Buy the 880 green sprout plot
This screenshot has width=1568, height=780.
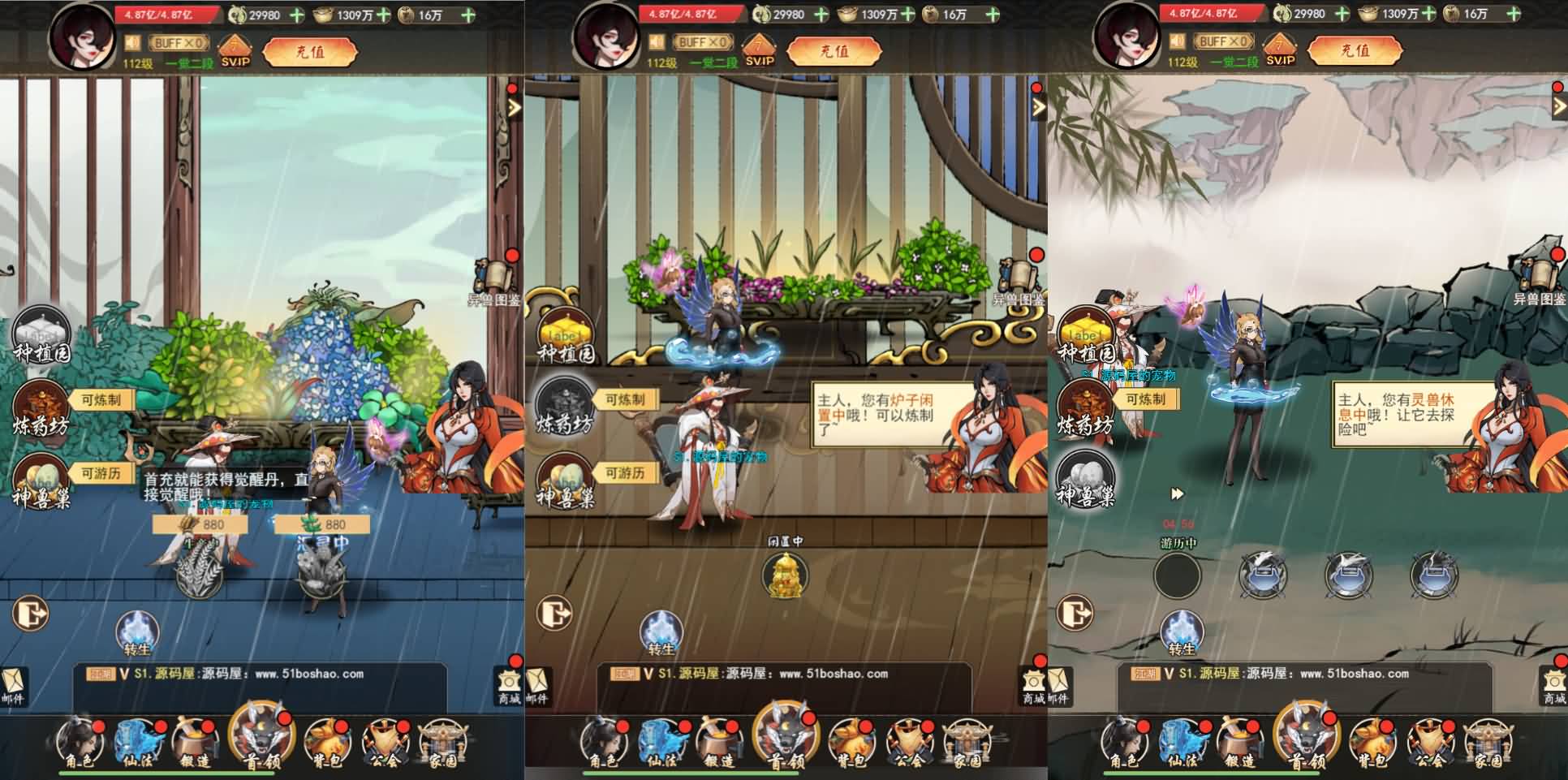point(322,524)
